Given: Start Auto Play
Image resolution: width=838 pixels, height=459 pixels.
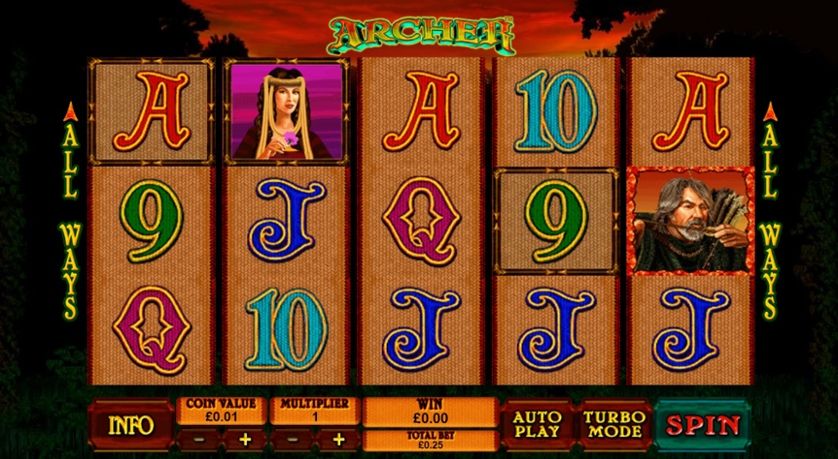Looking at the screenshot, I should tap(536, 424).
